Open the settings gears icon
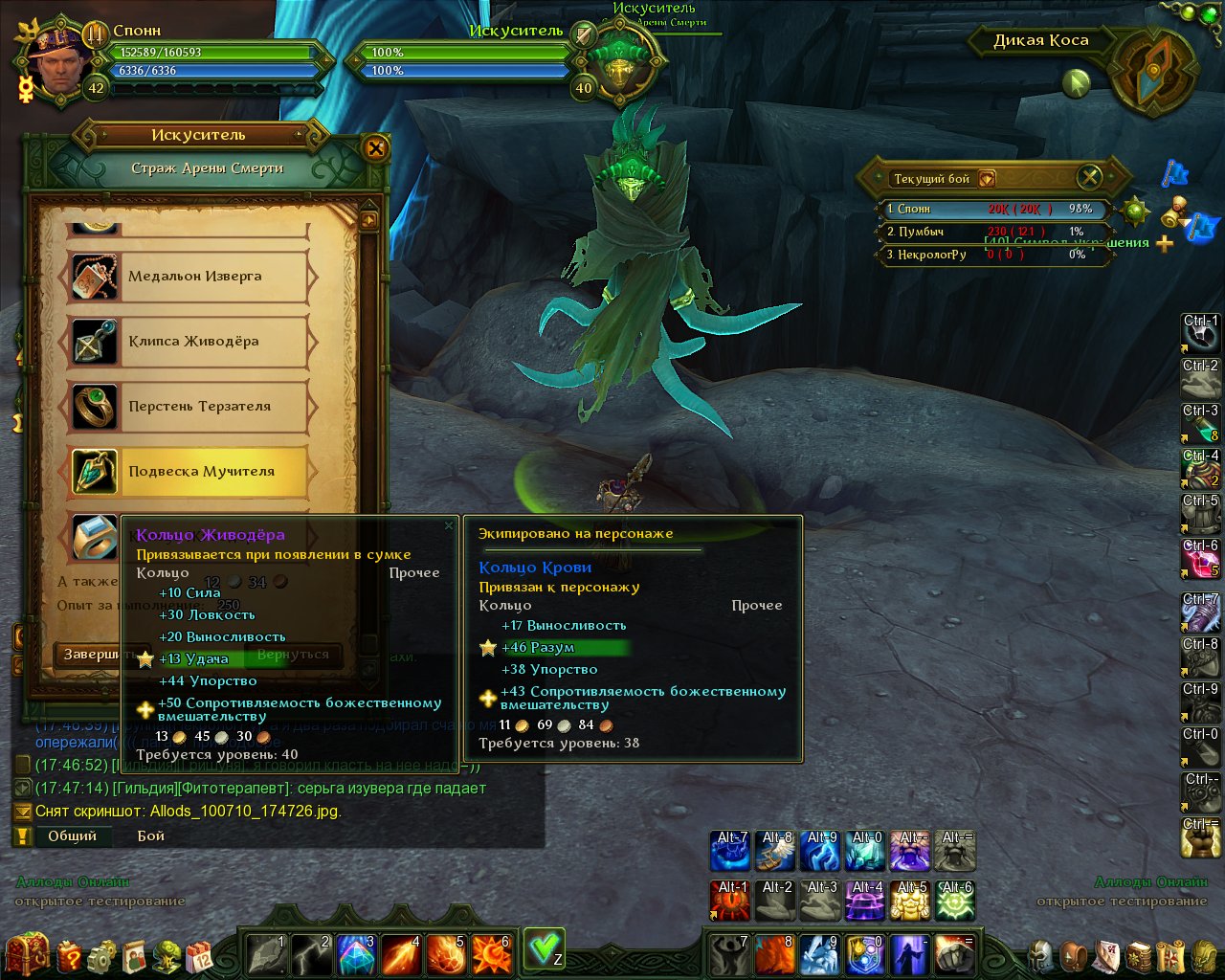1225x980 pixels. click(x=101, y=955)
